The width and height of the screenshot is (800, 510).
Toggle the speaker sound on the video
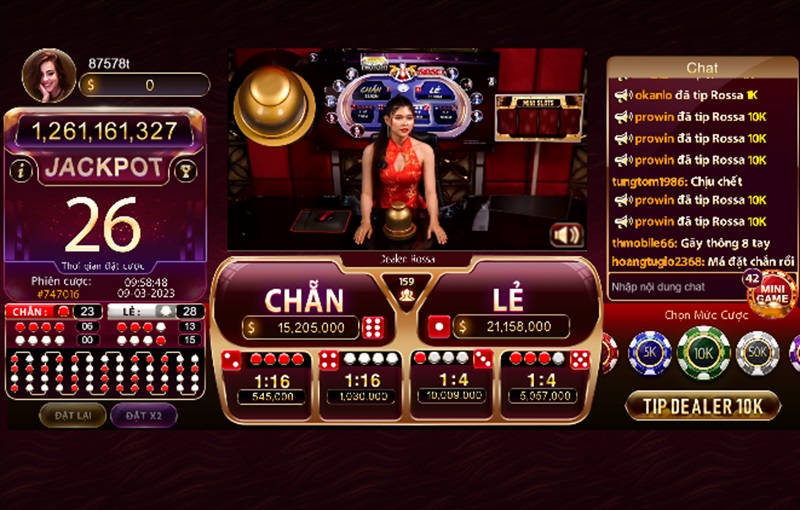pyautogui.click(x=566, y=235)
